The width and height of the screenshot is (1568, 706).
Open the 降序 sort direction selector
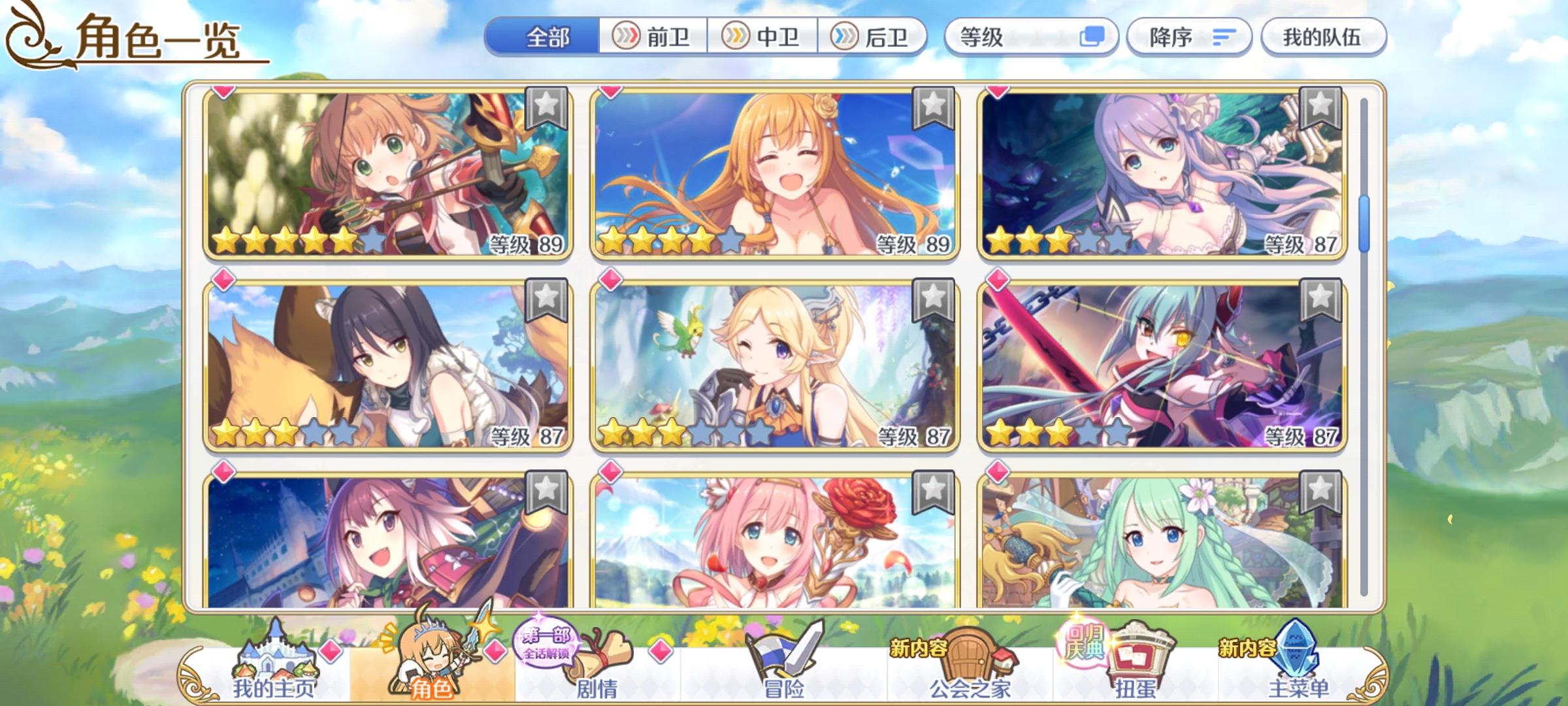1189,37
